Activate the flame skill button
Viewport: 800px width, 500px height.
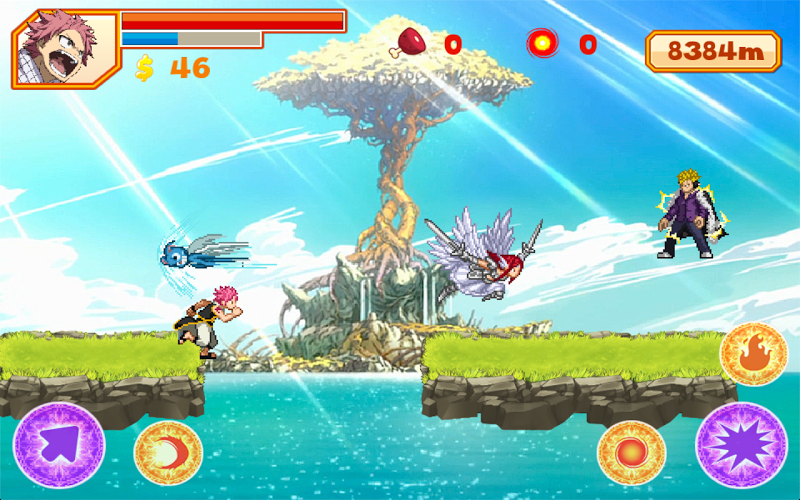click(x=751, y=355)
